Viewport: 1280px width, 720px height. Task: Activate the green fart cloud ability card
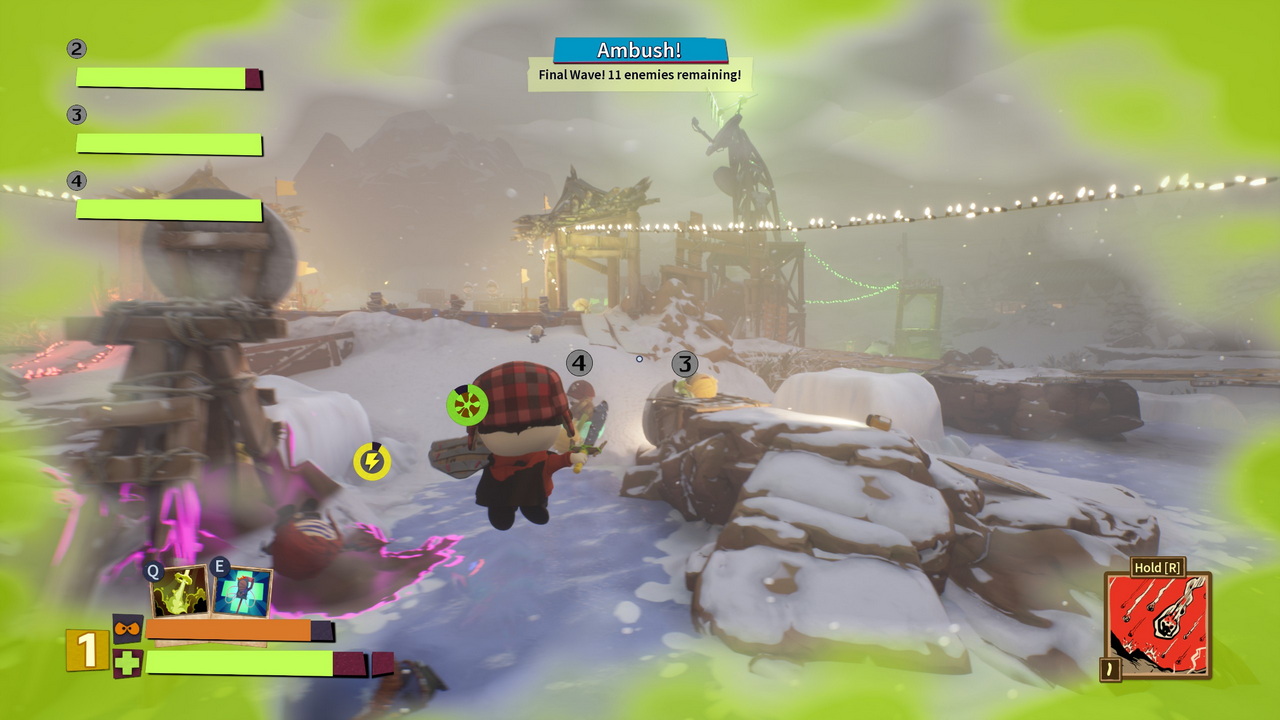tap(180, 591)
